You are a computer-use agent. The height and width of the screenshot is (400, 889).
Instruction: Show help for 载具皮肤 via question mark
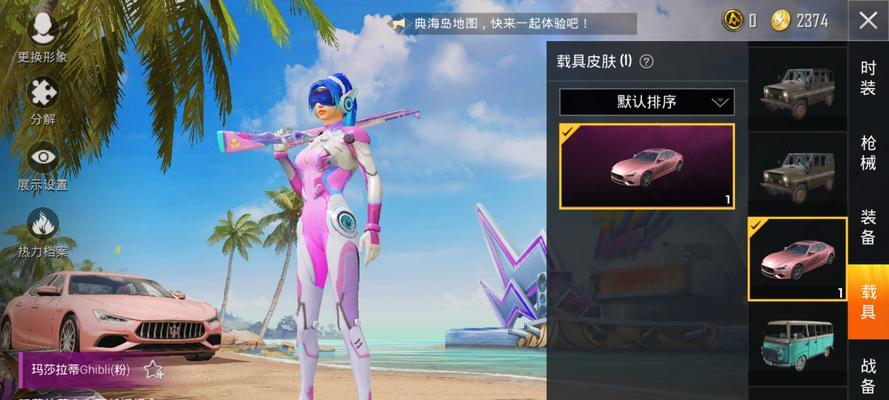646,61
